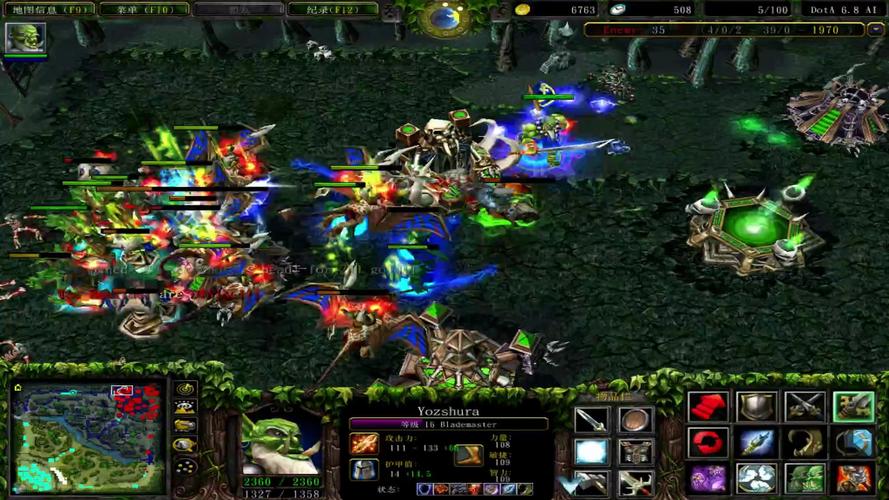Click the green-highlighted command icon
This screenshot has height=500, width=889.
tap(853, 407)
